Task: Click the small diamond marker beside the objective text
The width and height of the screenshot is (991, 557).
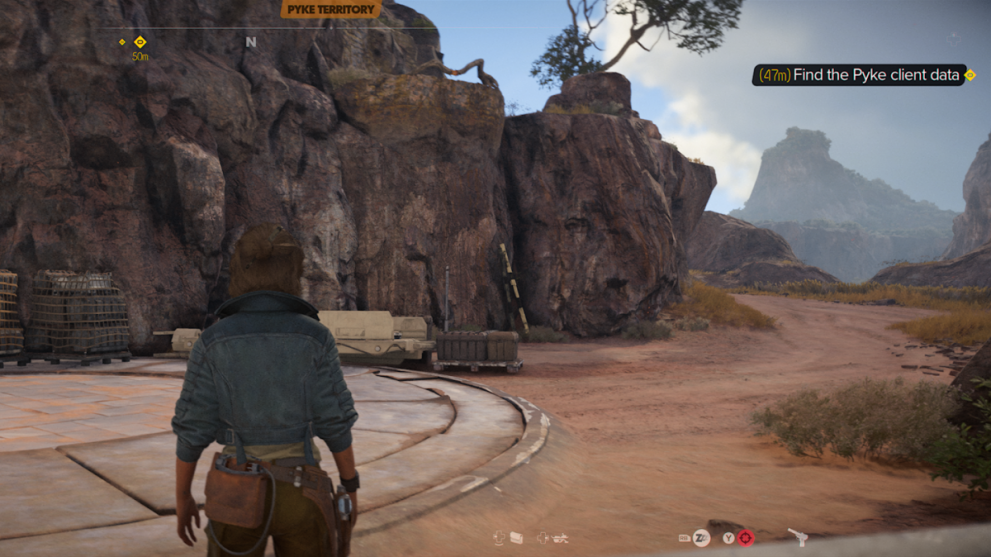Action: point(969,75)
